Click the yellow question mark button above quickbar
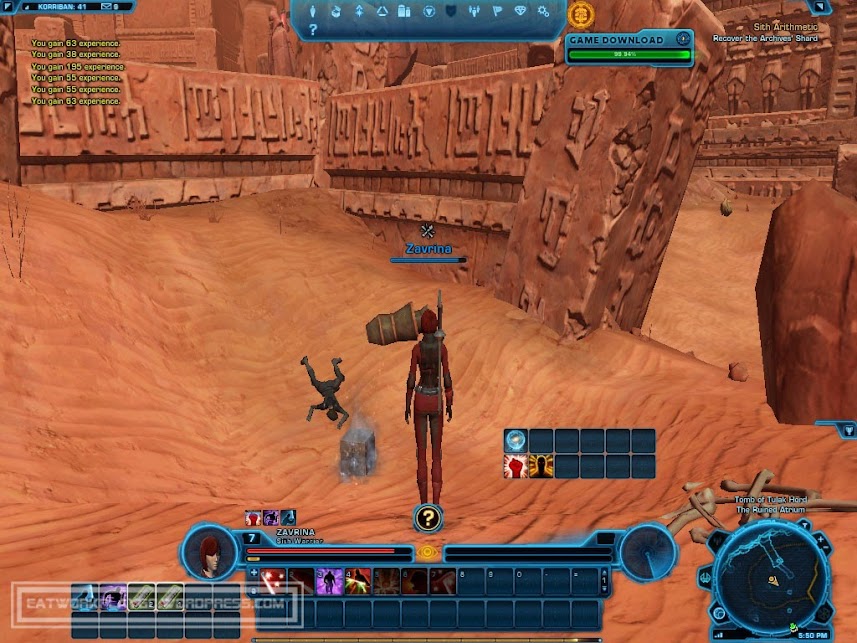Screen dimensions: 857x643 pos(427,517)
